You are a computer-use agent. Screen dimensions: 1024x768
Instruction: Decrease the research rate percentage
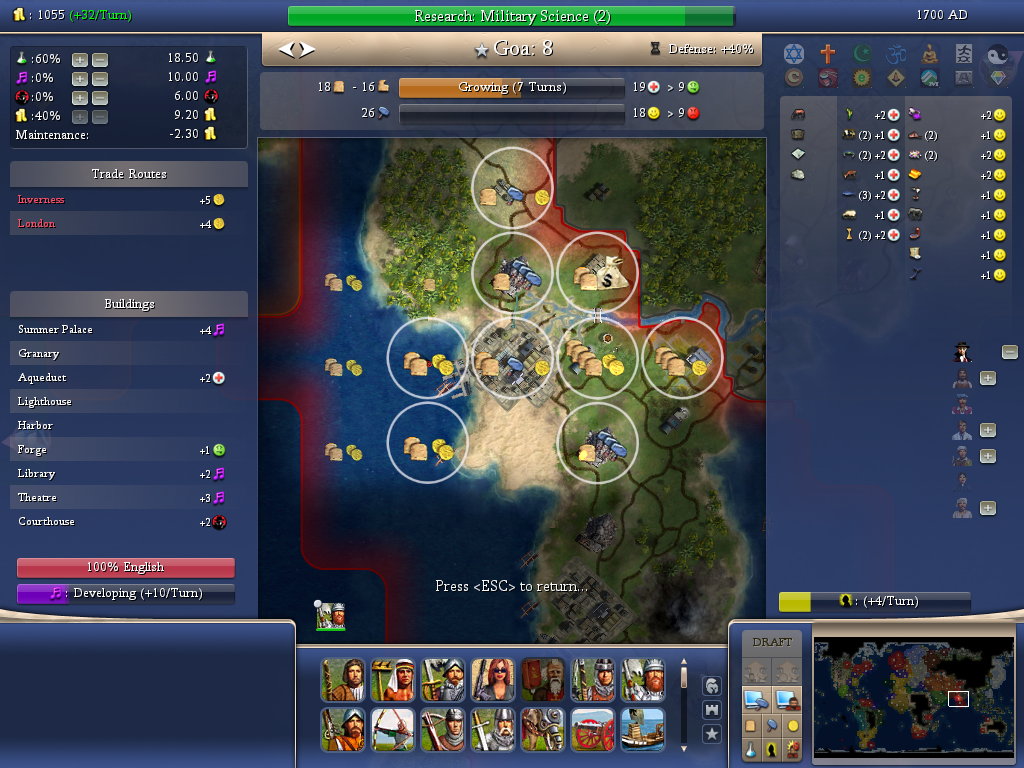(100, 60)
